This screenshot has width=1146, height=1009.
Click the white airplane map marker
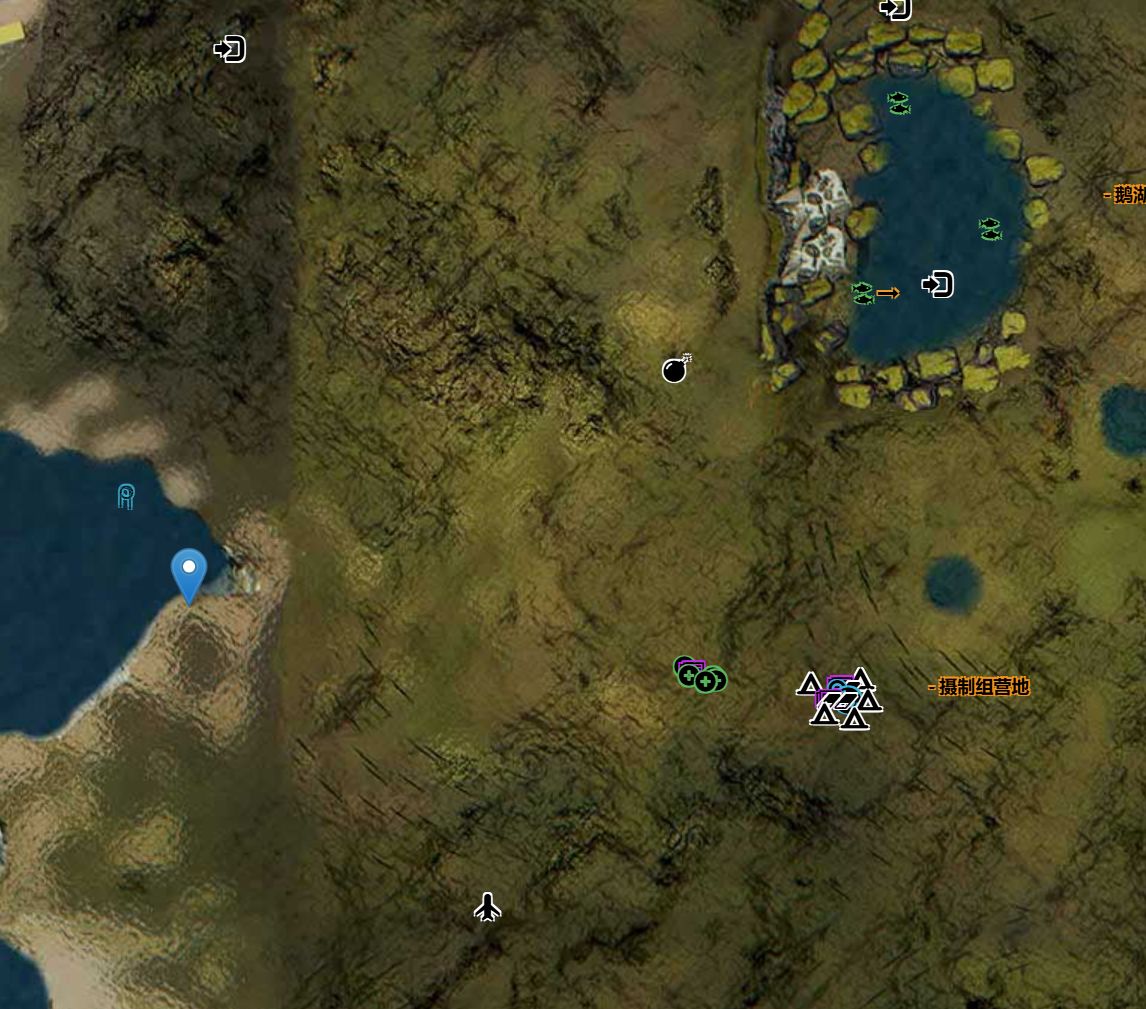[x=487, y=907]
